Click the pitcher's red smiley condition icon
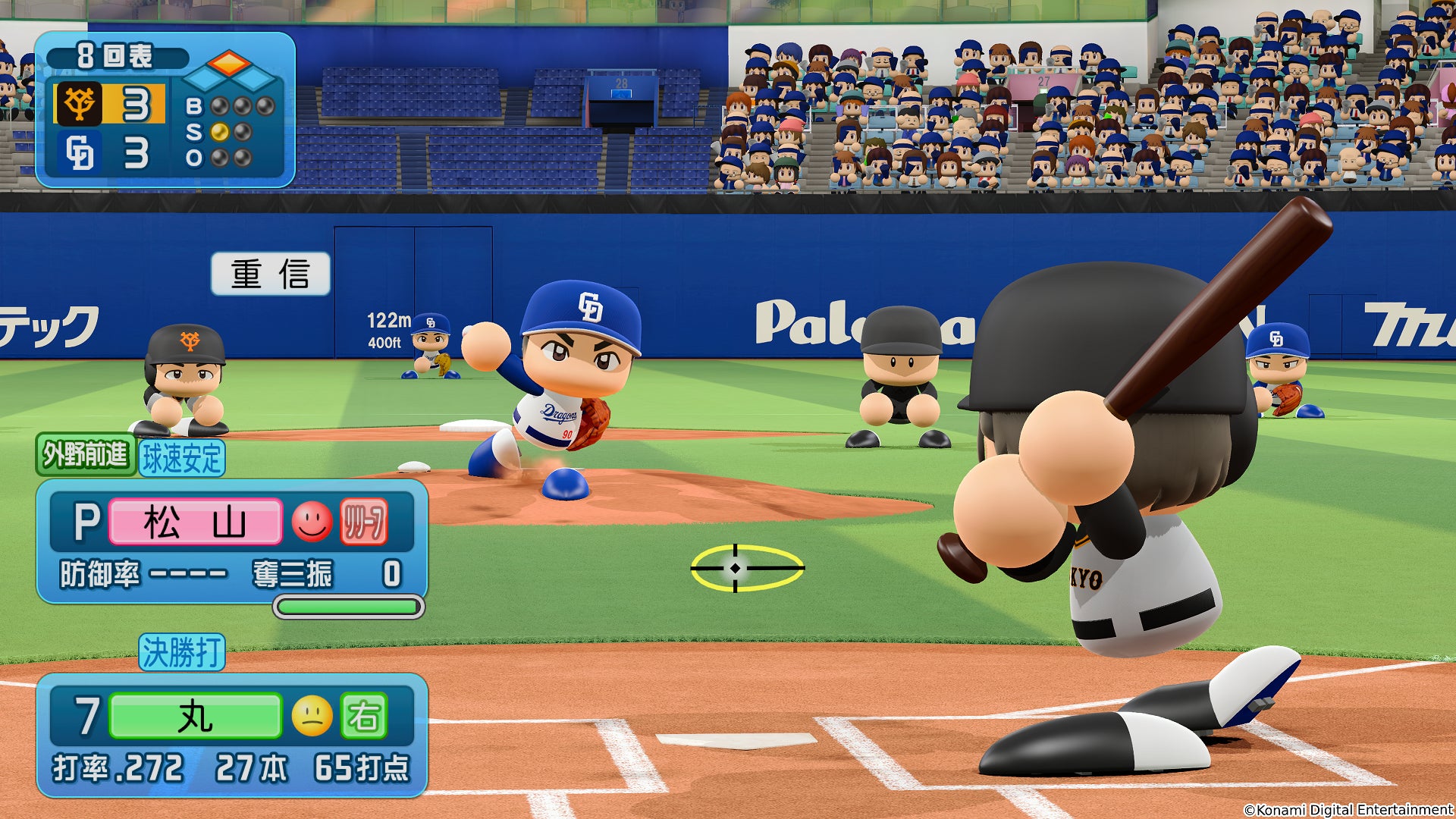The image size is (1456, 819). [x=312, y=522]
